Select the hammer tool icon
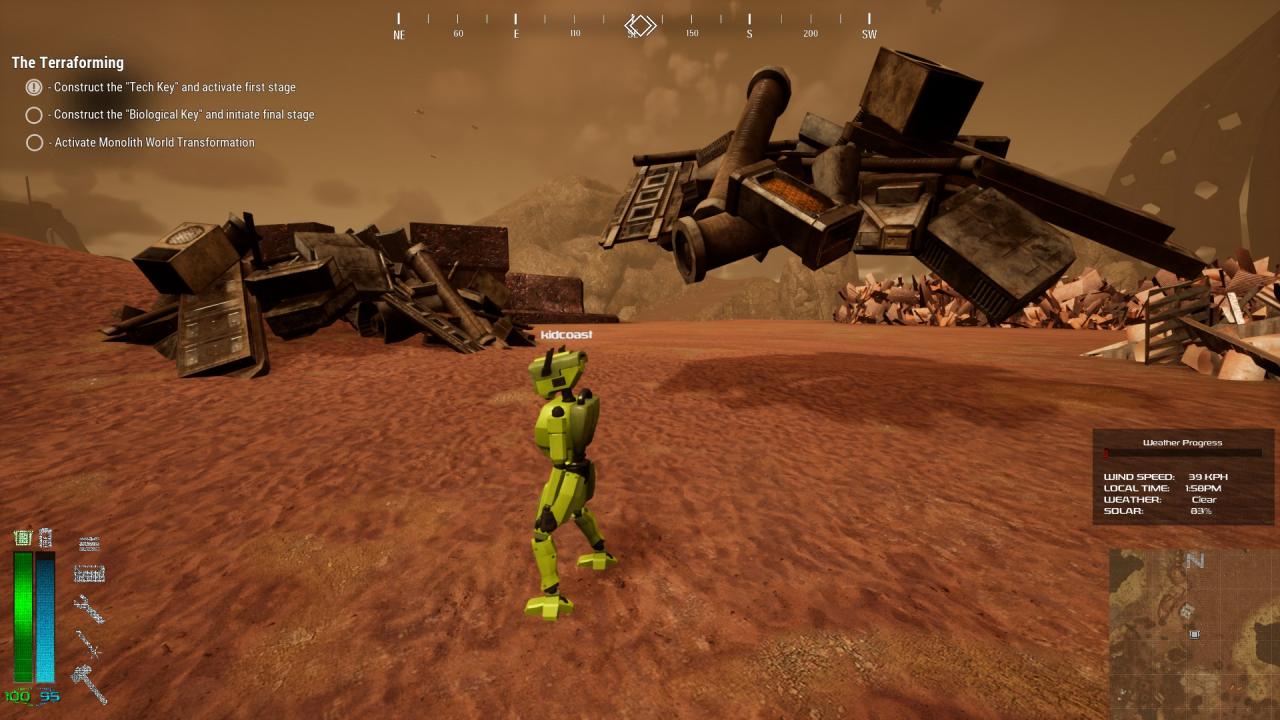The image size is (1280, 720). point(89,684)
